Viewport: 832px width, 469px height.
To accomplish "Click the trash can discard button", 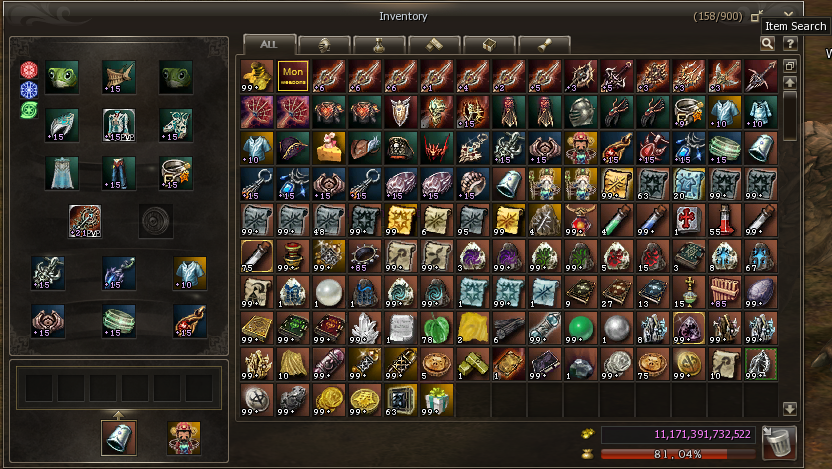I will tap(779, 441).
